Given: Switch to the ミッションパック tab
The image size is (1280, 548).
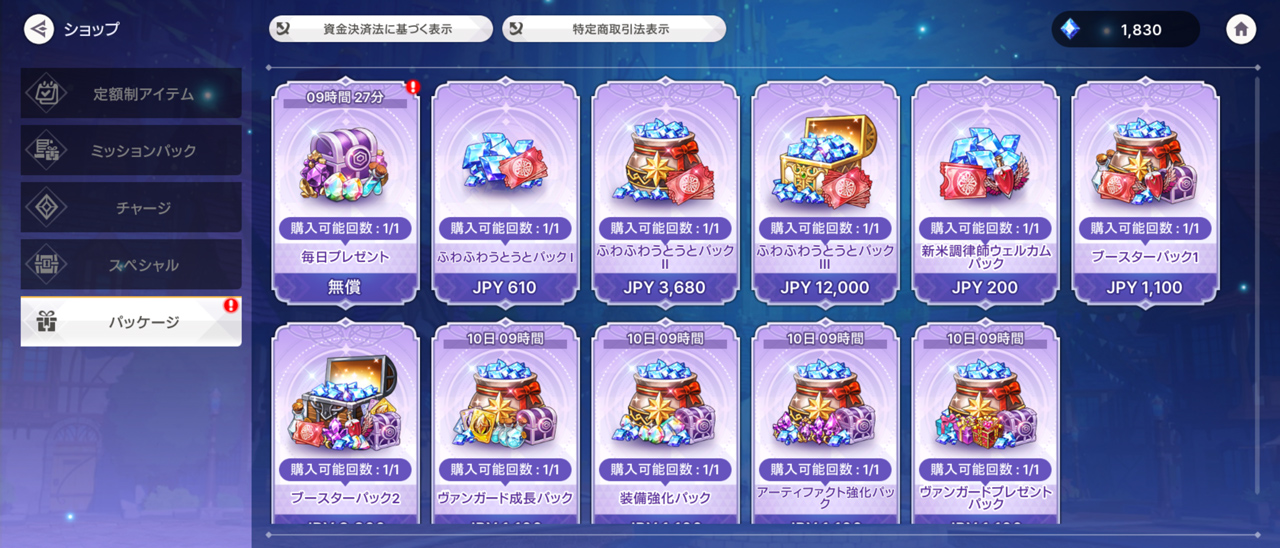Looking at the screenshot, I should click(x=131, y=151).
